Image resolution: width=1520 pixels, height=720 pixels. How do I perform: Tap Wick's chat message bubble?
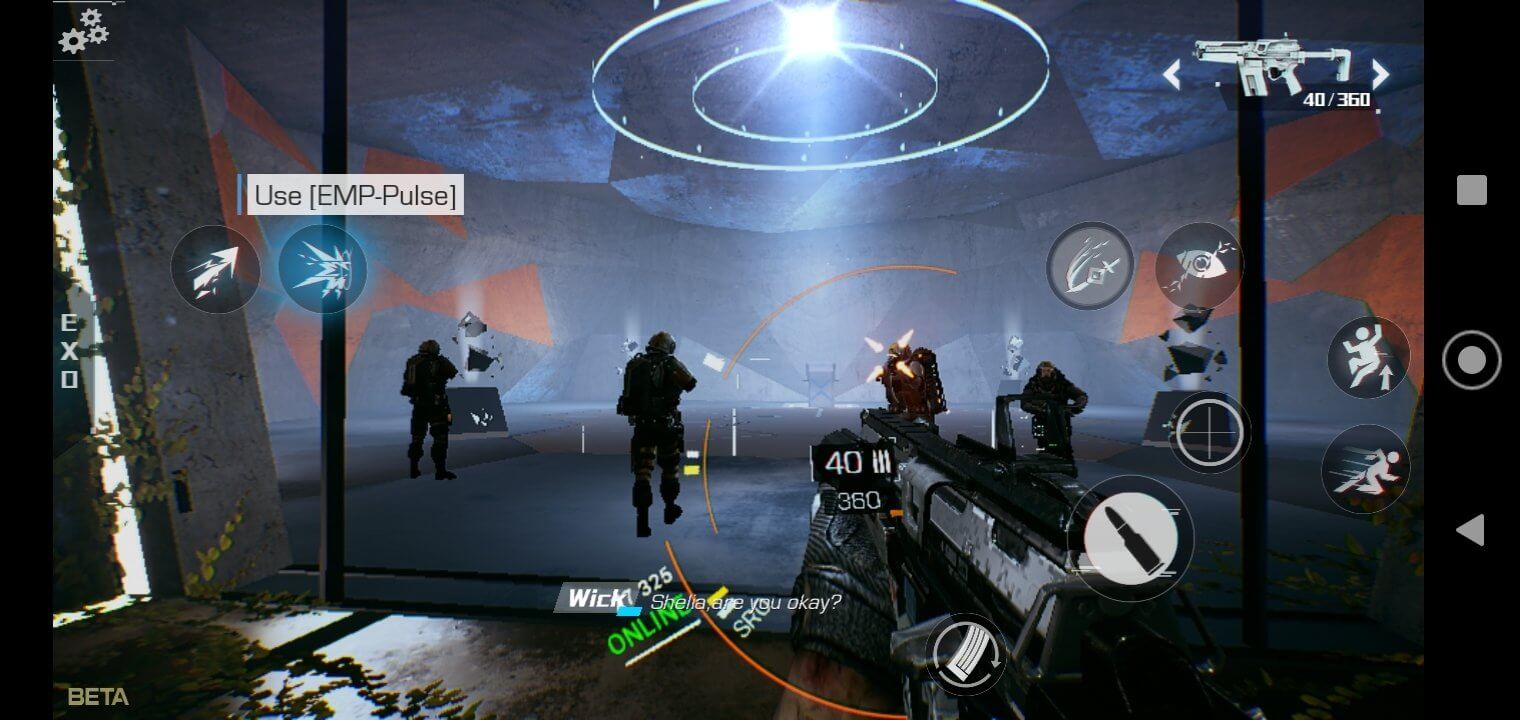[x=700, y=602]
